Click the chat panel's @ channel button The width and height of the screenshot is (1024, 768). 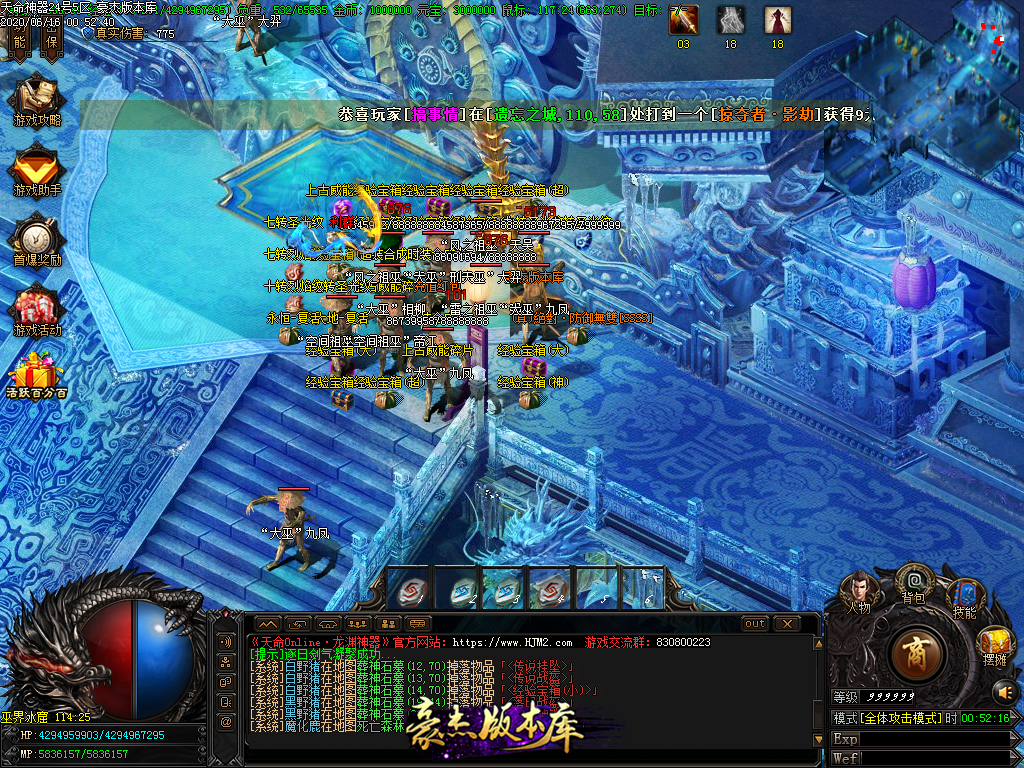click(x=226, y=720)
